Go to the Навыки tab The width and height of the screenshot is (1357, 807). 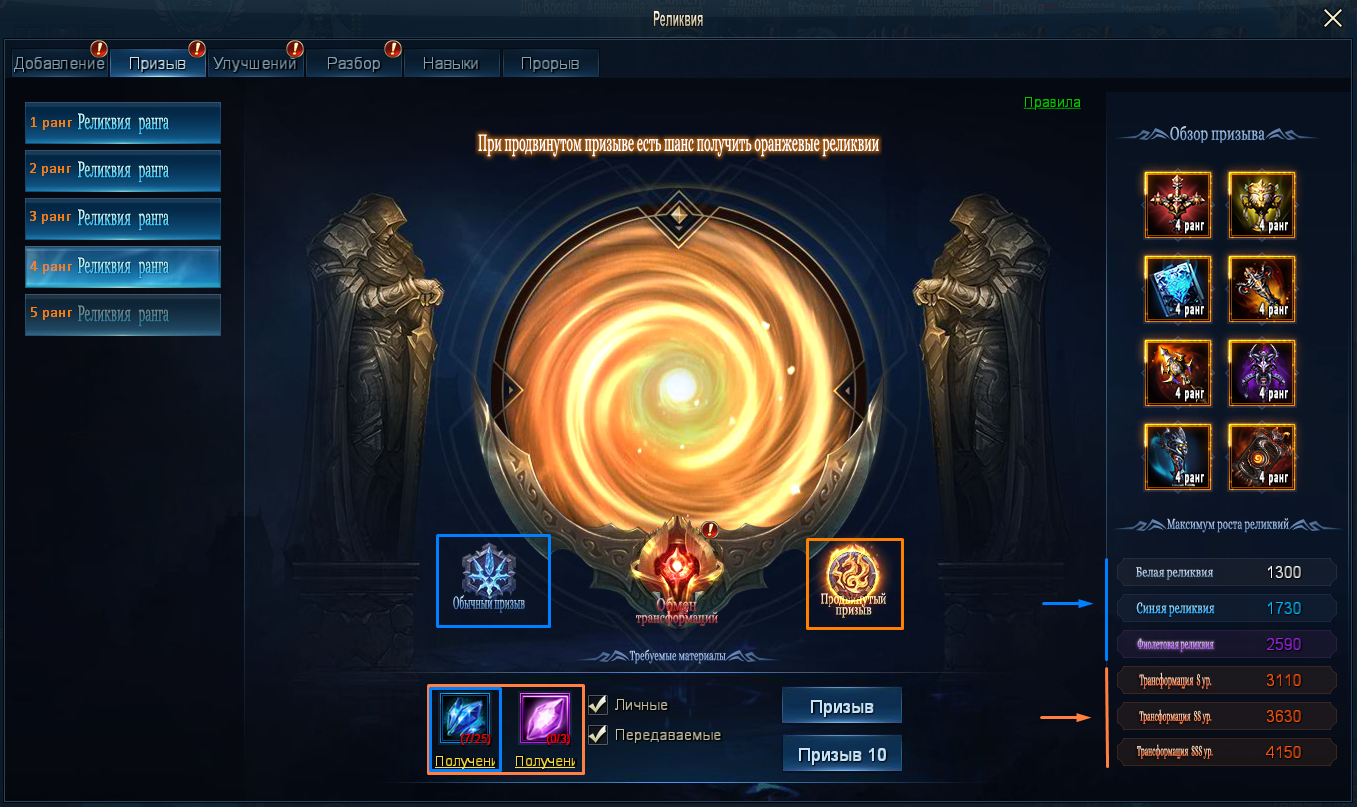click(450, 64)
